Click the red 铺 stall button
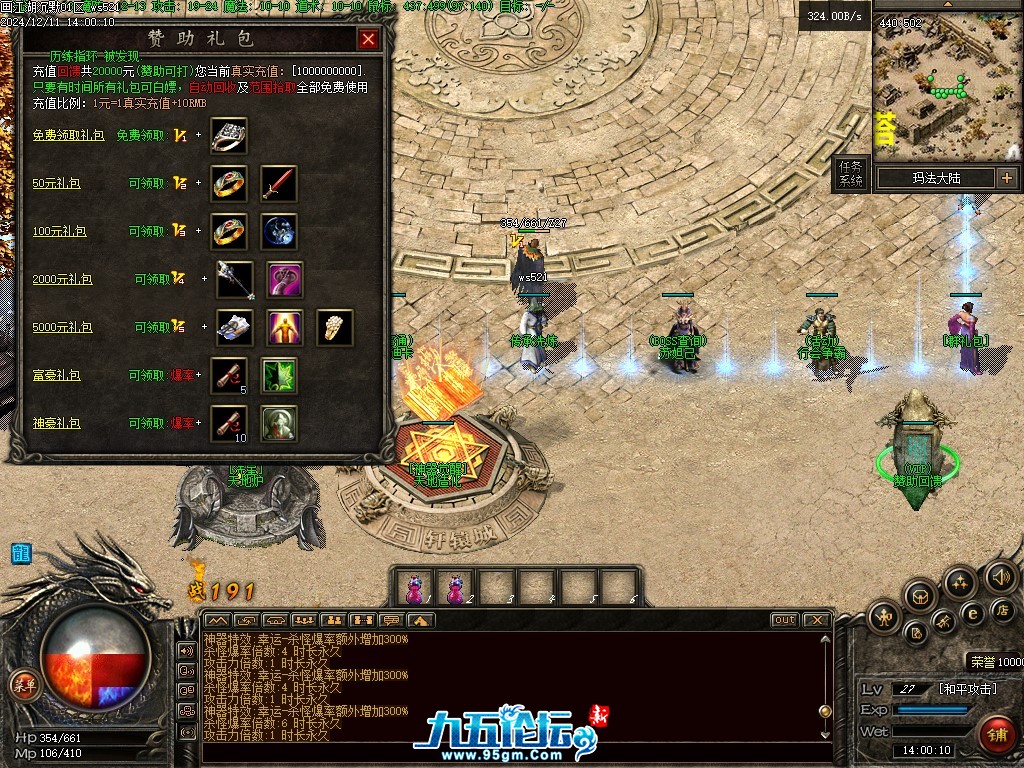 coord(995,735)
